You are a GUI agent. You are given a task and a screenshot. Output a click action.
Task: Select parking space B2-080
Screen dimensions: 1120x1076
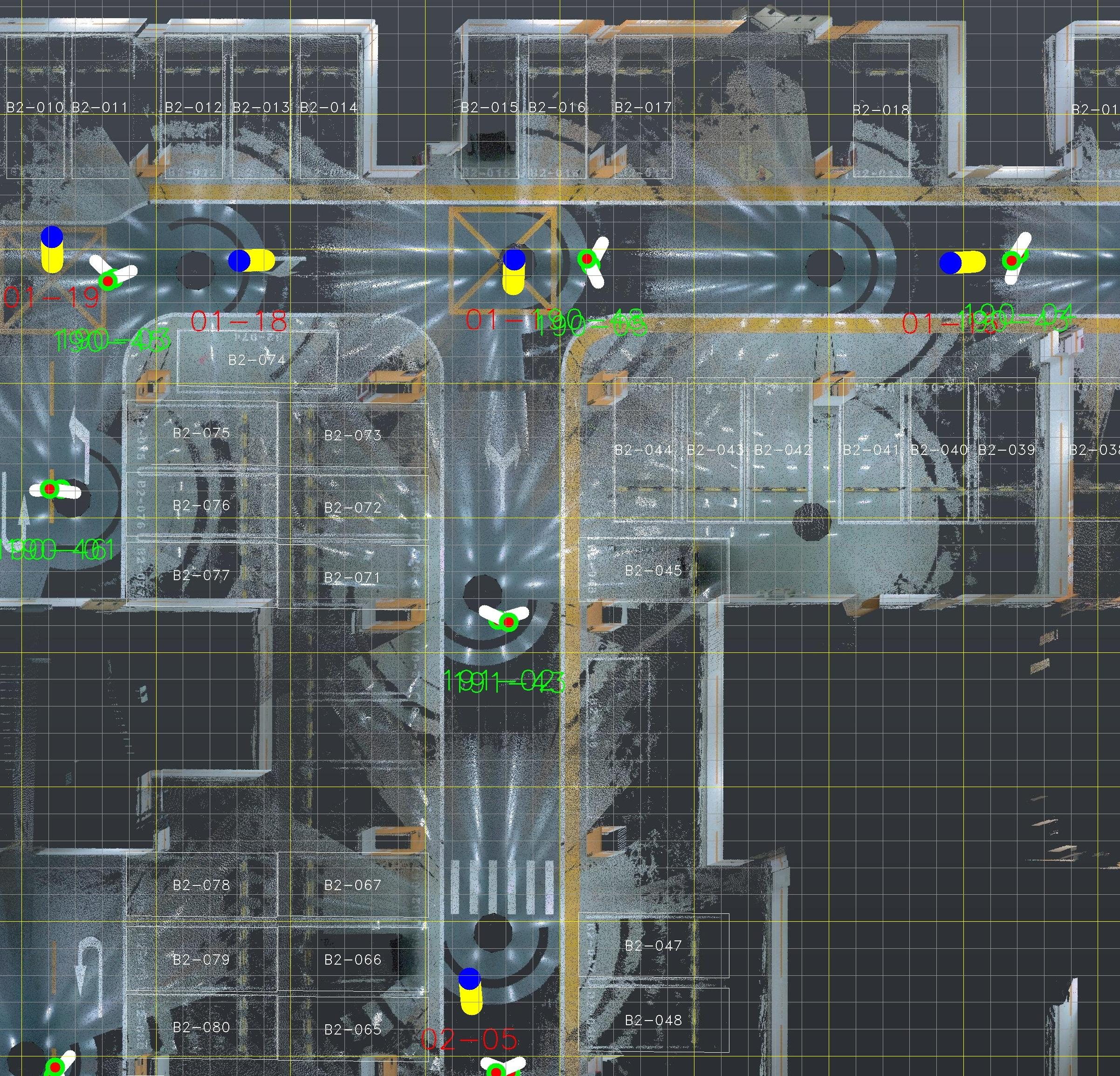tap(201, 1028)
